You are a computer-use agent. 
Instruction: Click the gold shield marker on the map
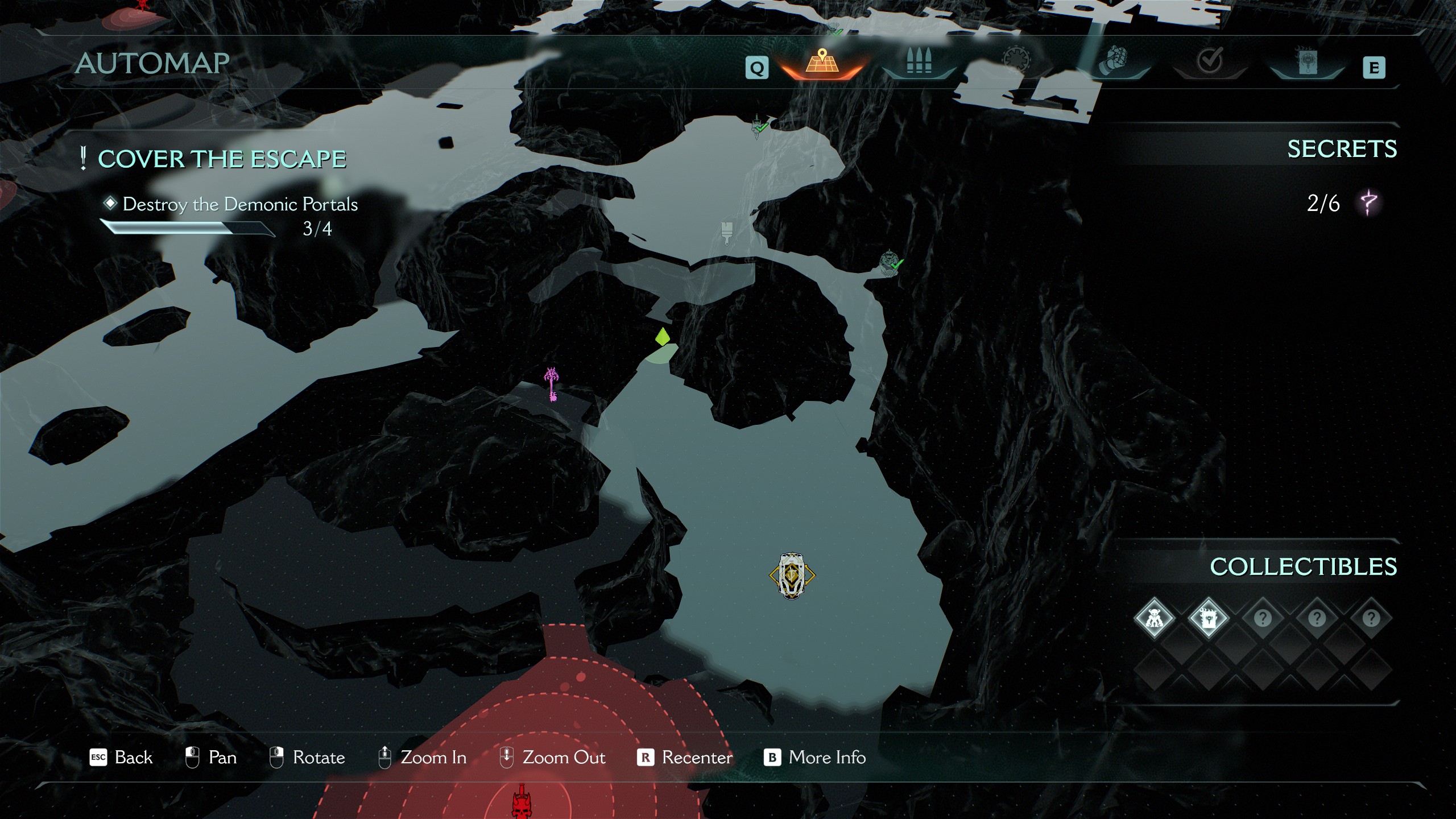(792, 575)
